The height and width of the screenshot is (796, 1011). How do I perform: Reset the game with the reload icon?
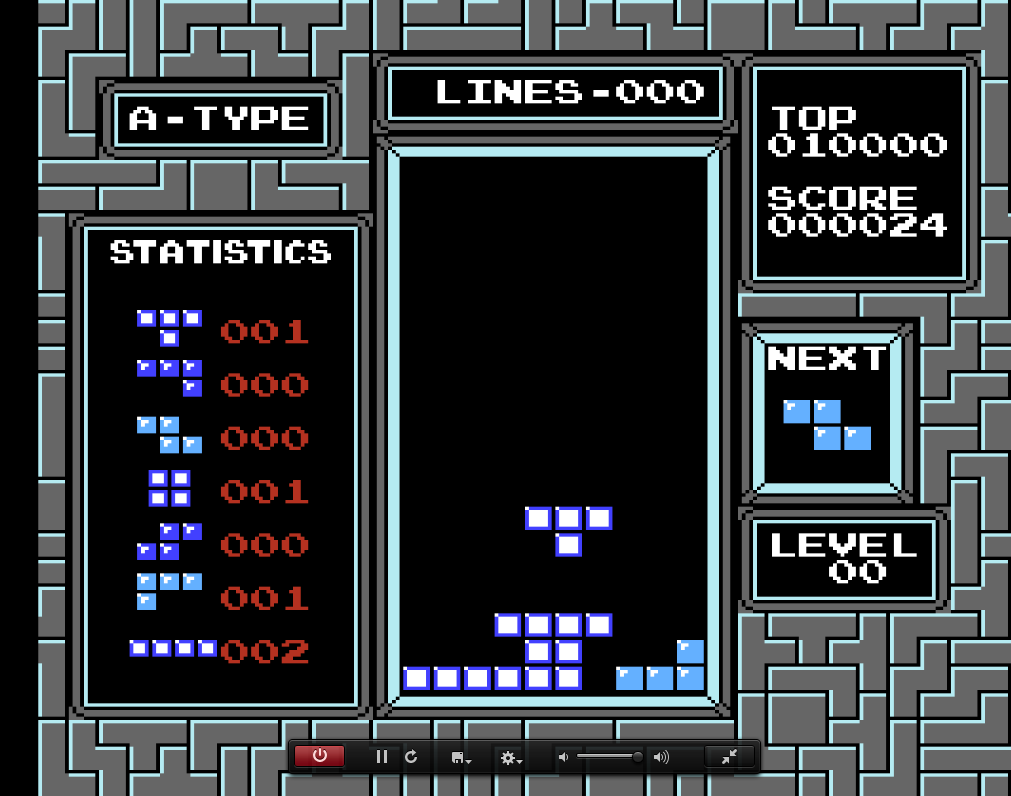tap(411, 757)
